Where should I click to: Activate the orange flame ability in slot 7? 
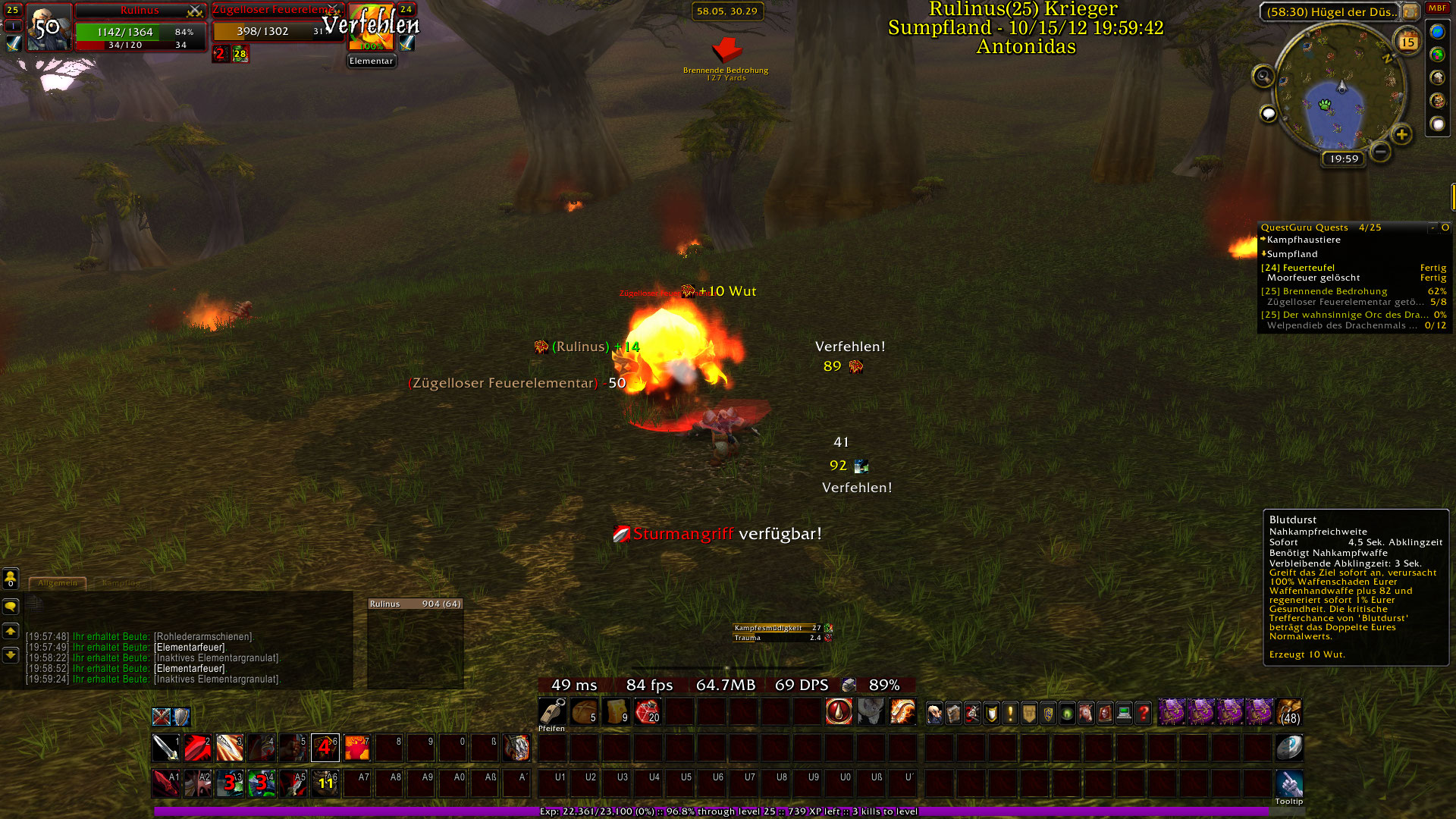[x=357, y=748]
